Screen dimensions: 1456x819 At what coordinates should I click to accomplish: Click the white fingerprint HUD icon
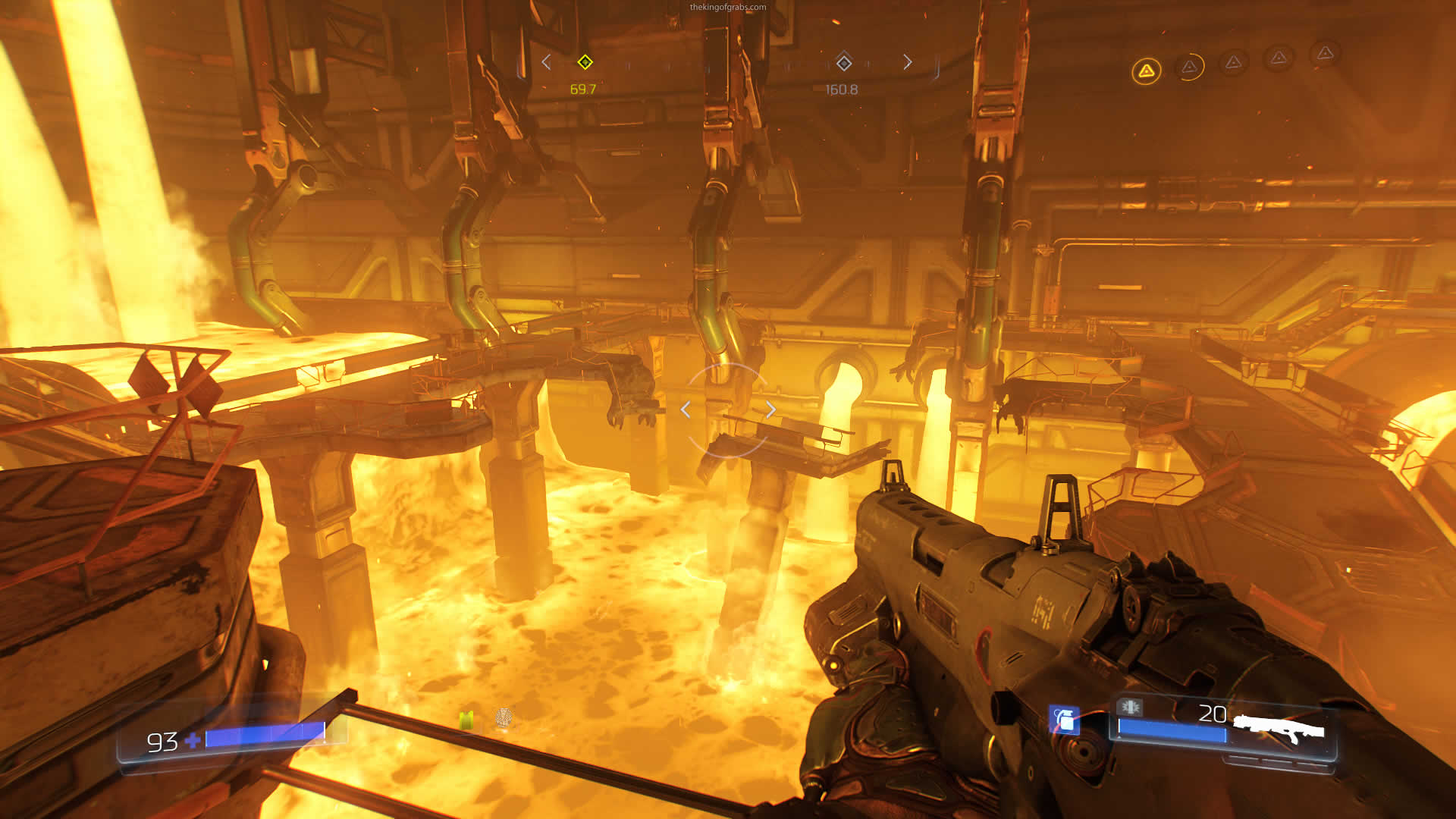point(503,717)
